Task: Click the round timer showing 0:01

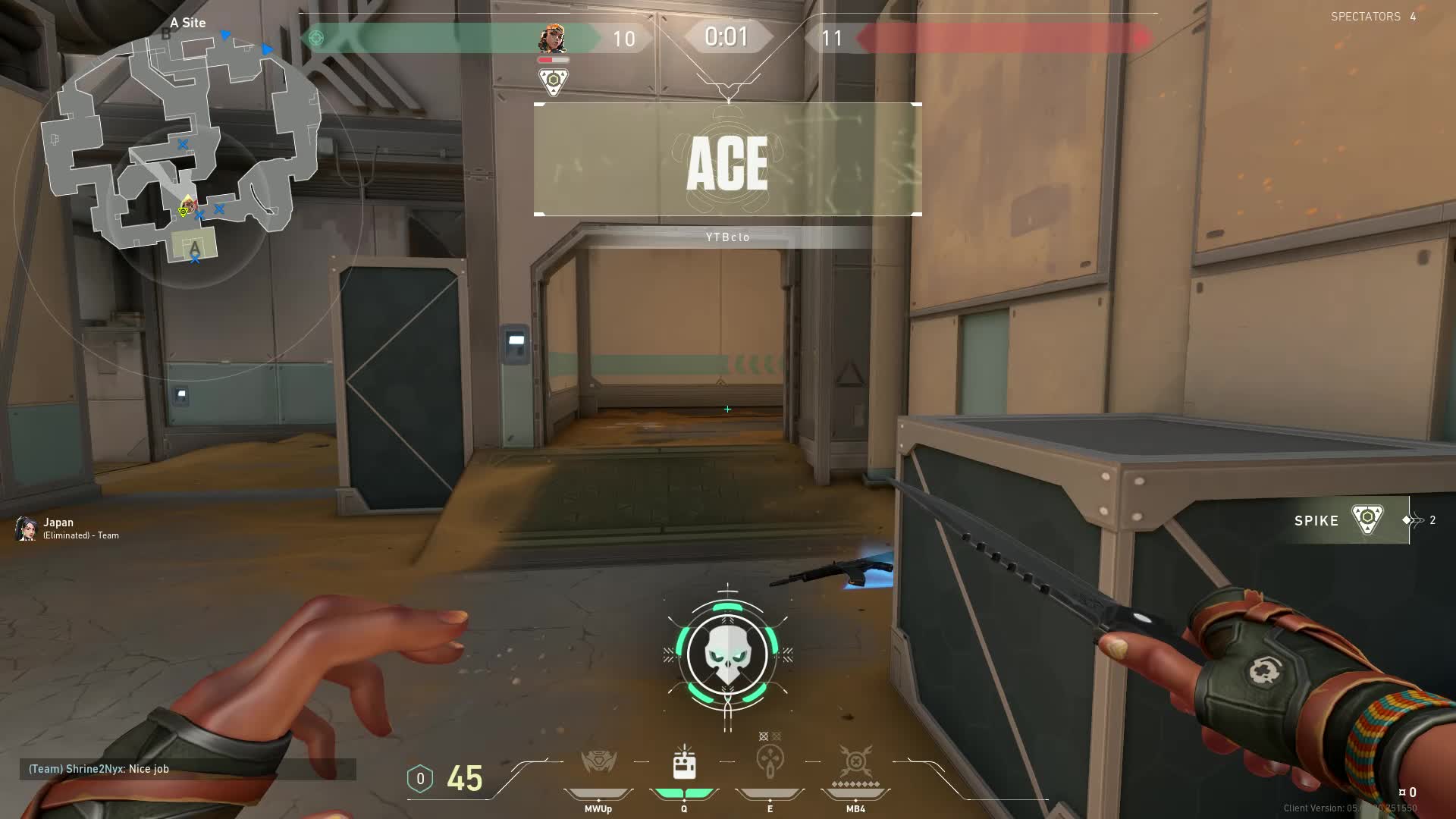Action: [726, 36]
